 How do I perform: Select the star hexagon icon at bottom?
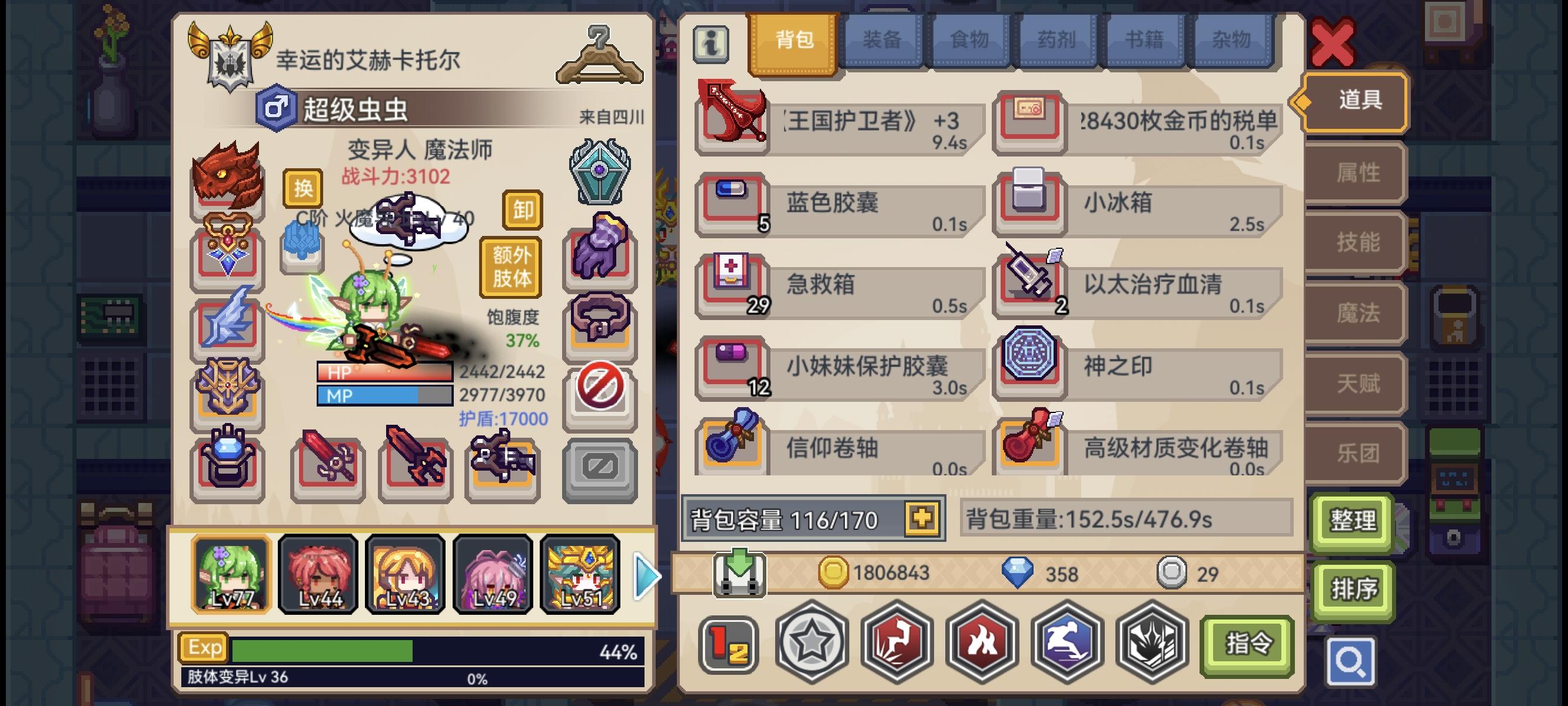click(x=813, y=643)
